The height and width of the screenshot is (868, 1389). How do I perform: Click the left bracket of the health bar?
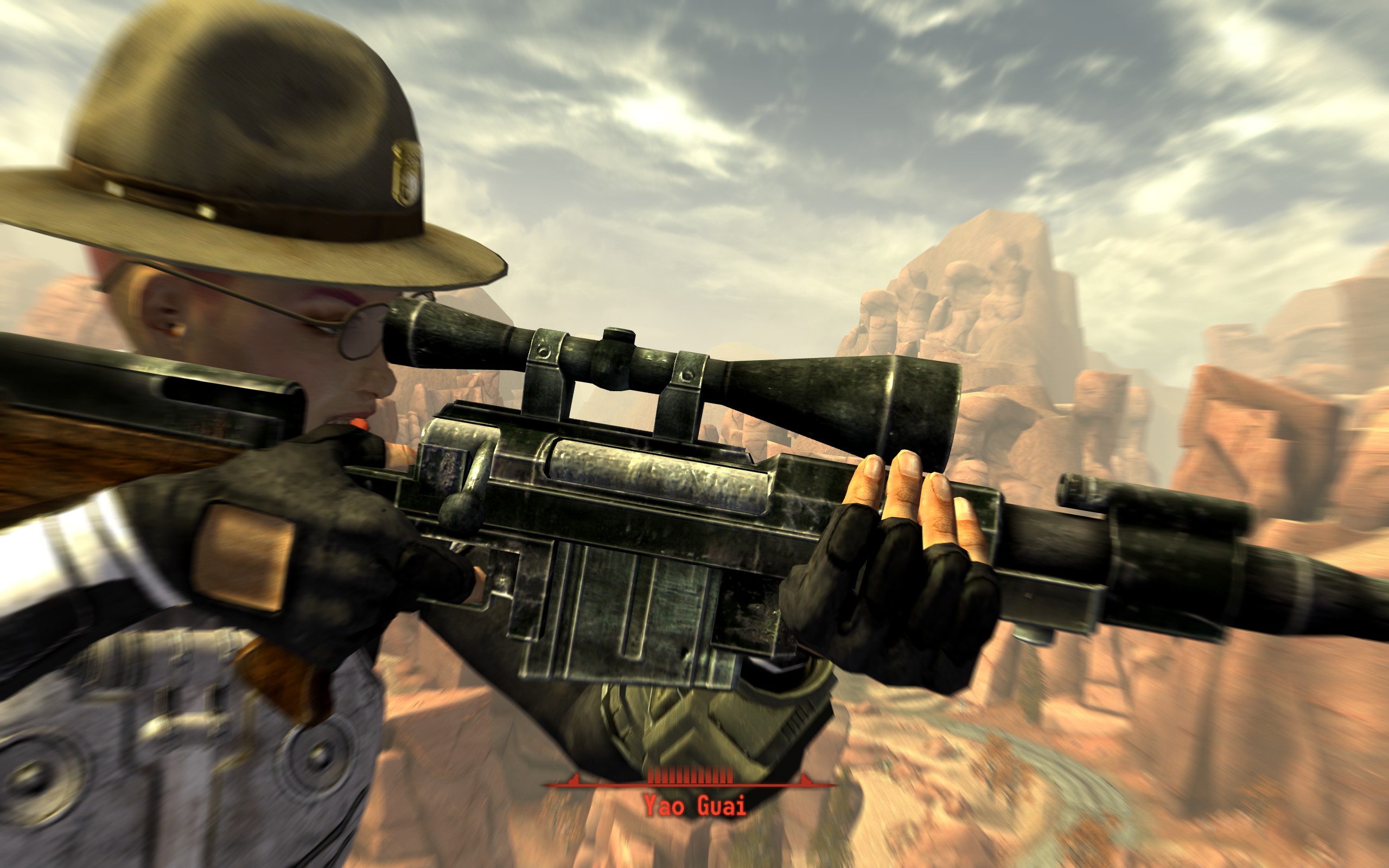pos(574,780)
